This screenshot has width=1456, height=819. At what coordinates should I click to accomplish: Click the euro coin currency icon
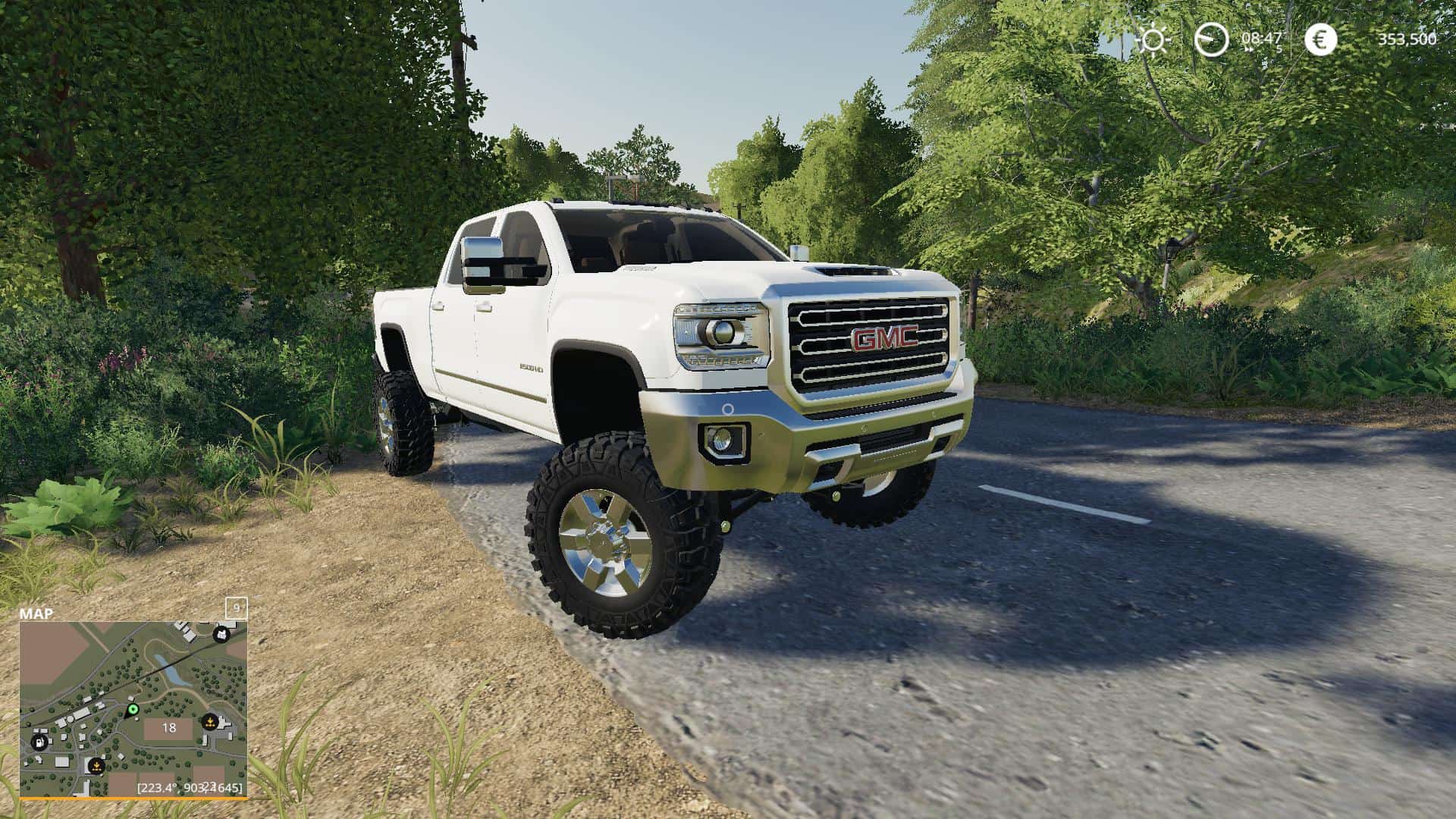coord(1319,39)
